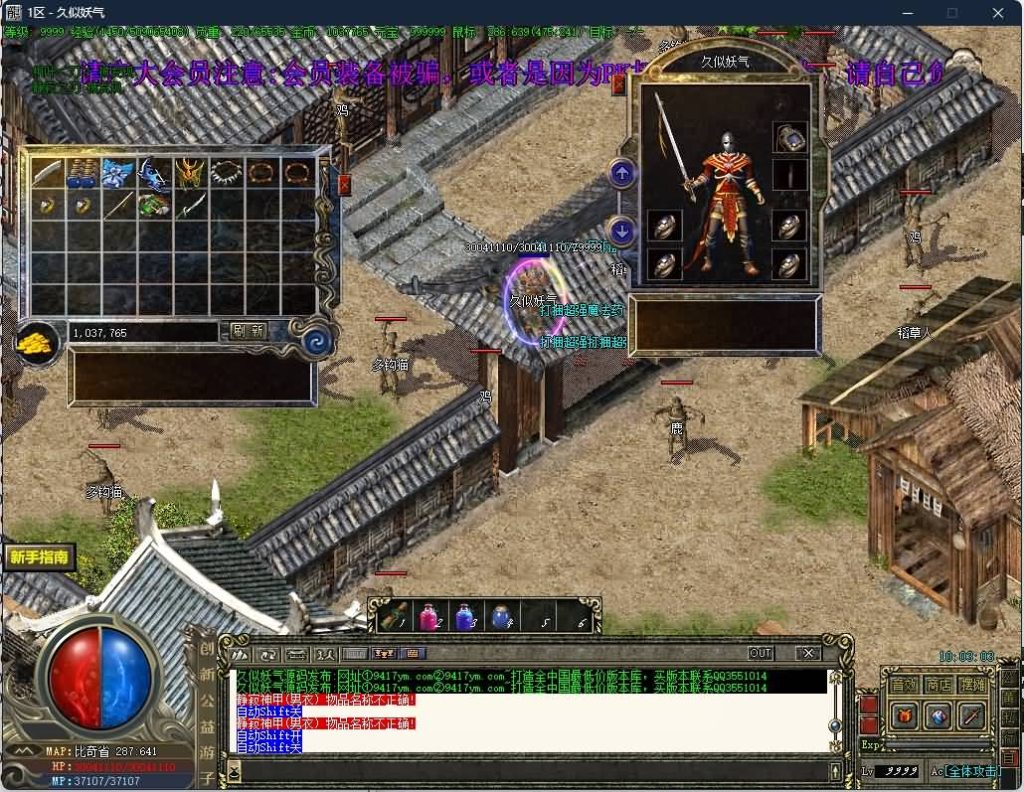
Task: Click the up arrow on the character panel
Action: coord(622,174)
